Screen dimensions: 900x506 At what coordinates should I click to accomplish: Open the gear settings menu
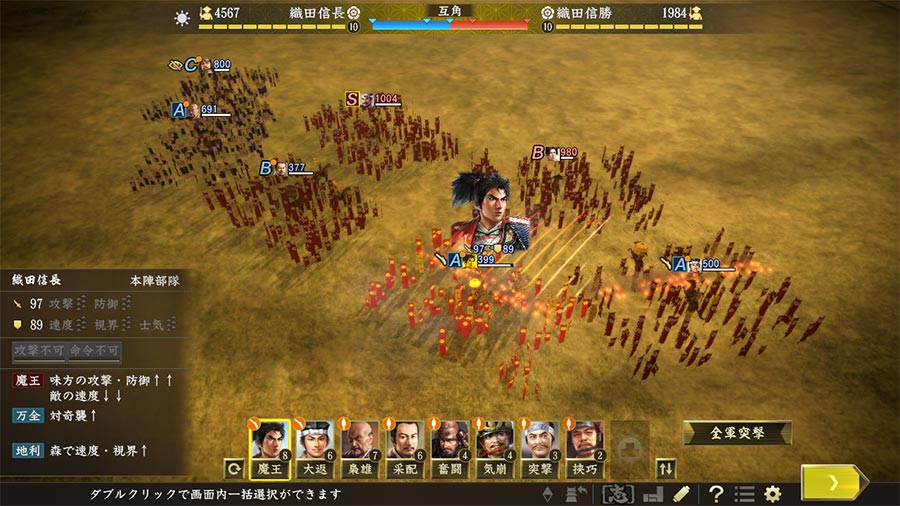tap(772, 494)
